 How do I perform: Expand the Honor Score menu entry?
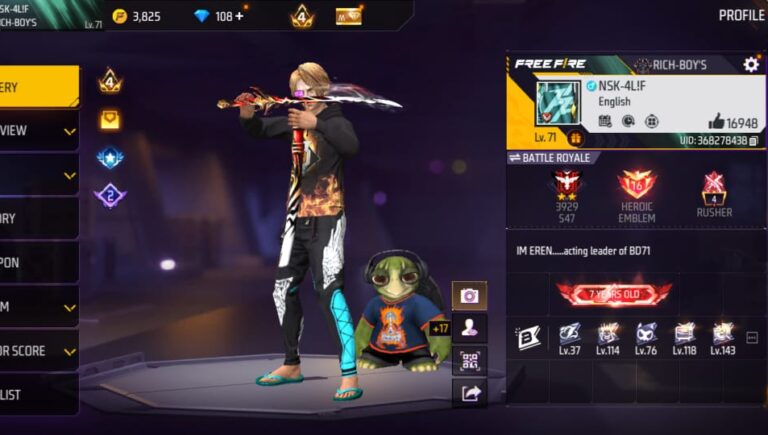point(38,351)
